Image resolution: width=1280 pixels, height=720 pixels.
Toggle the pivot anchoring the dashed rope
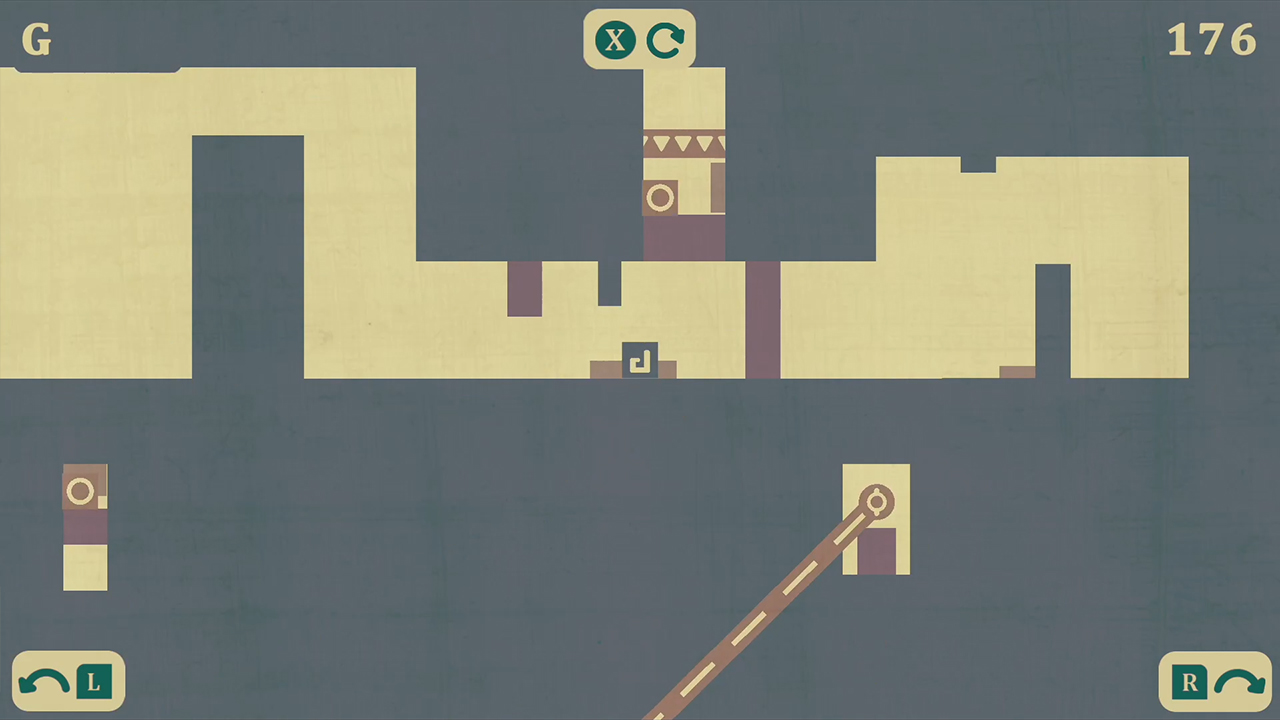pyautogui.click(x=877, y=503)
